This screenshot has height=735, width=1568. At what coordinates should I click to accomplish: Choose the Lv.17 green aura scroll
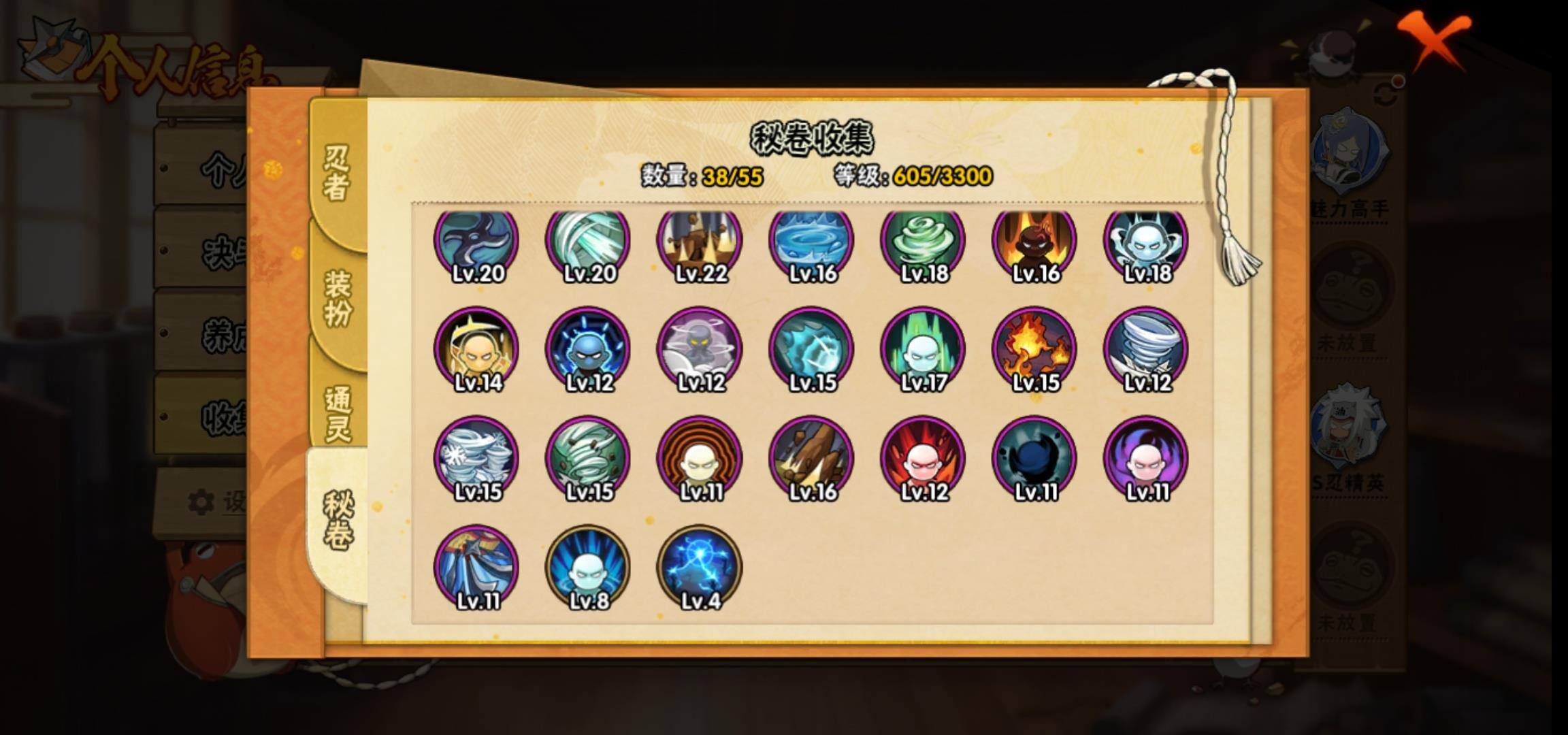tap(923, 349)
